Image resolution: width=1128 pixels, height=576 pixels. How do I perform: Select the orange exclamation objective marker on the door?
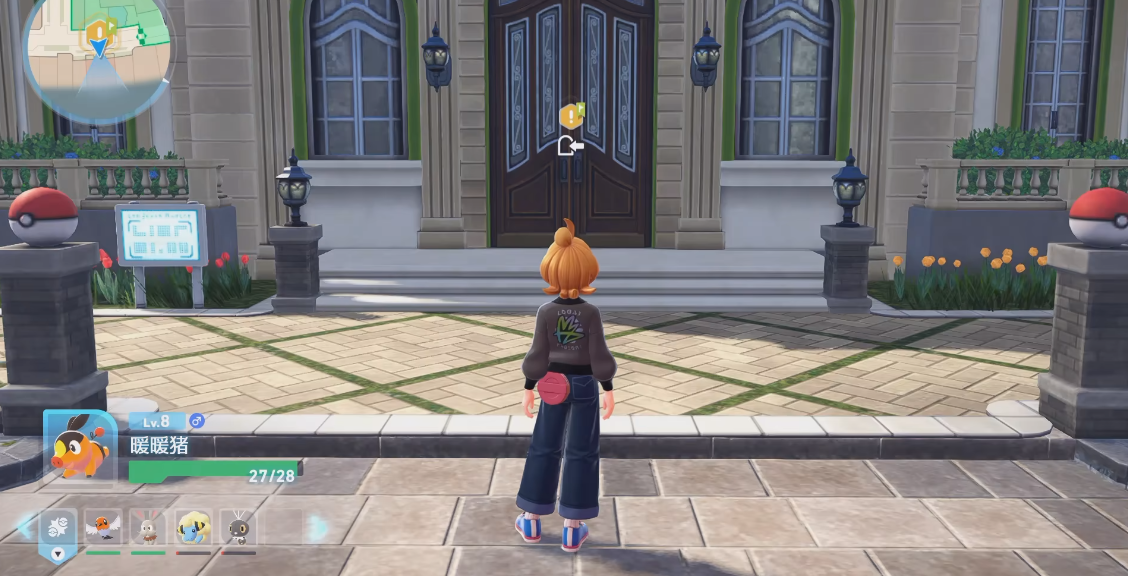(x=570, y=116)
